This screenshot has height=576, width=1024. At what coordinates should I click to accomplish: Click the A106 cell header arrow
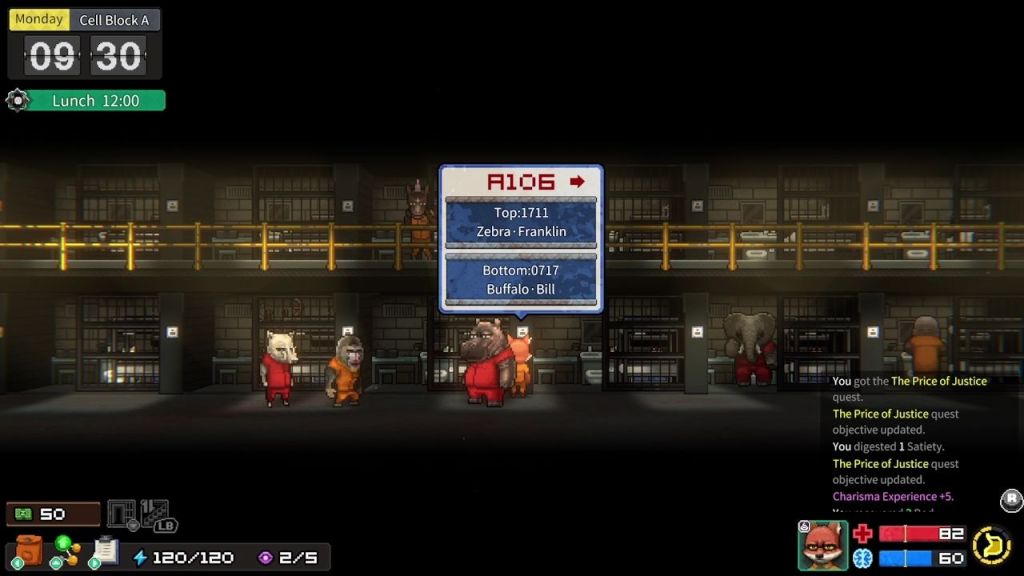coord(577,181)
